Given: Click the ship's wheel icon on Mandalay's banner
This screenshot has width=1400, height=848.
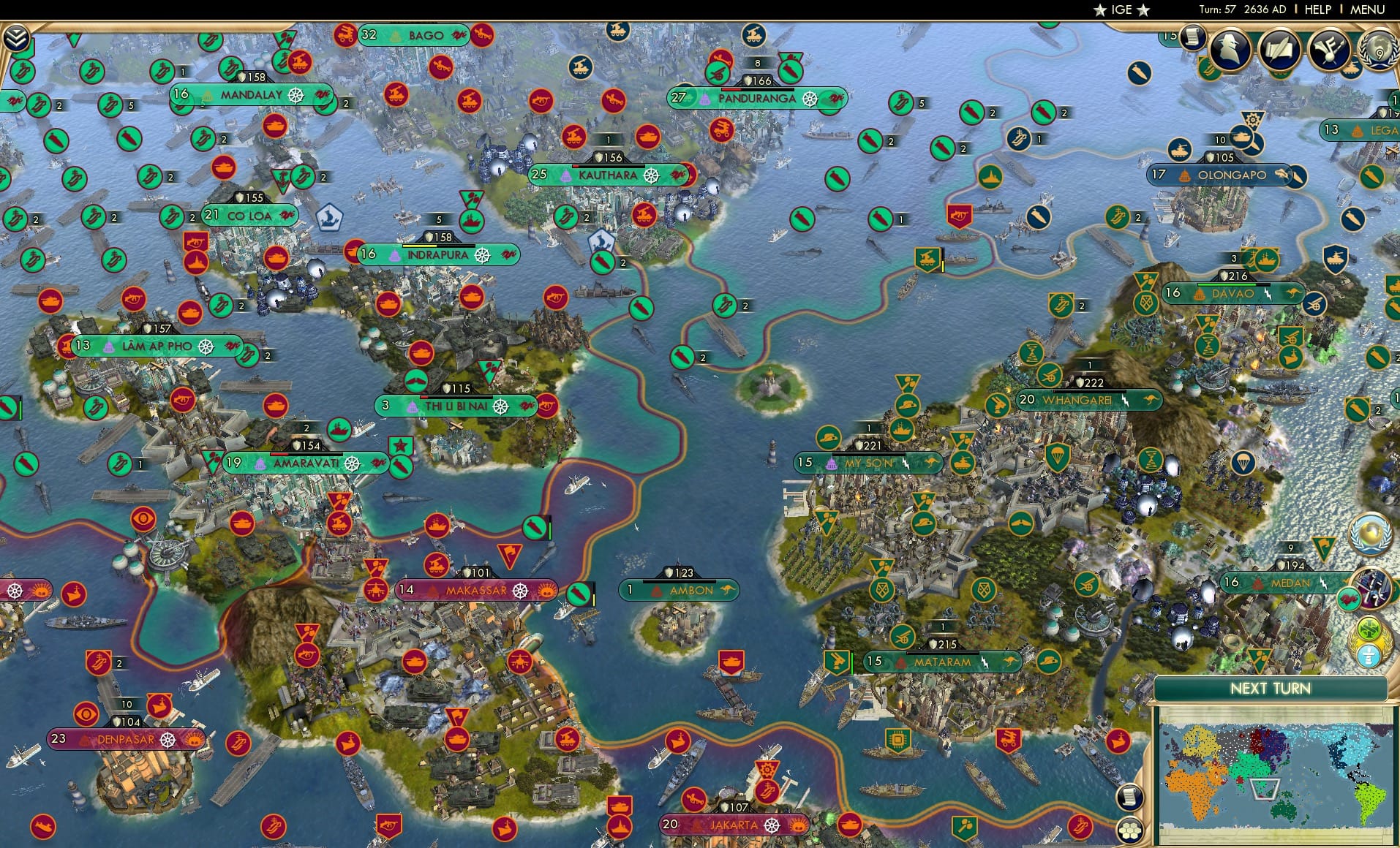Looking at the screenshot, I should coord(297,95).
